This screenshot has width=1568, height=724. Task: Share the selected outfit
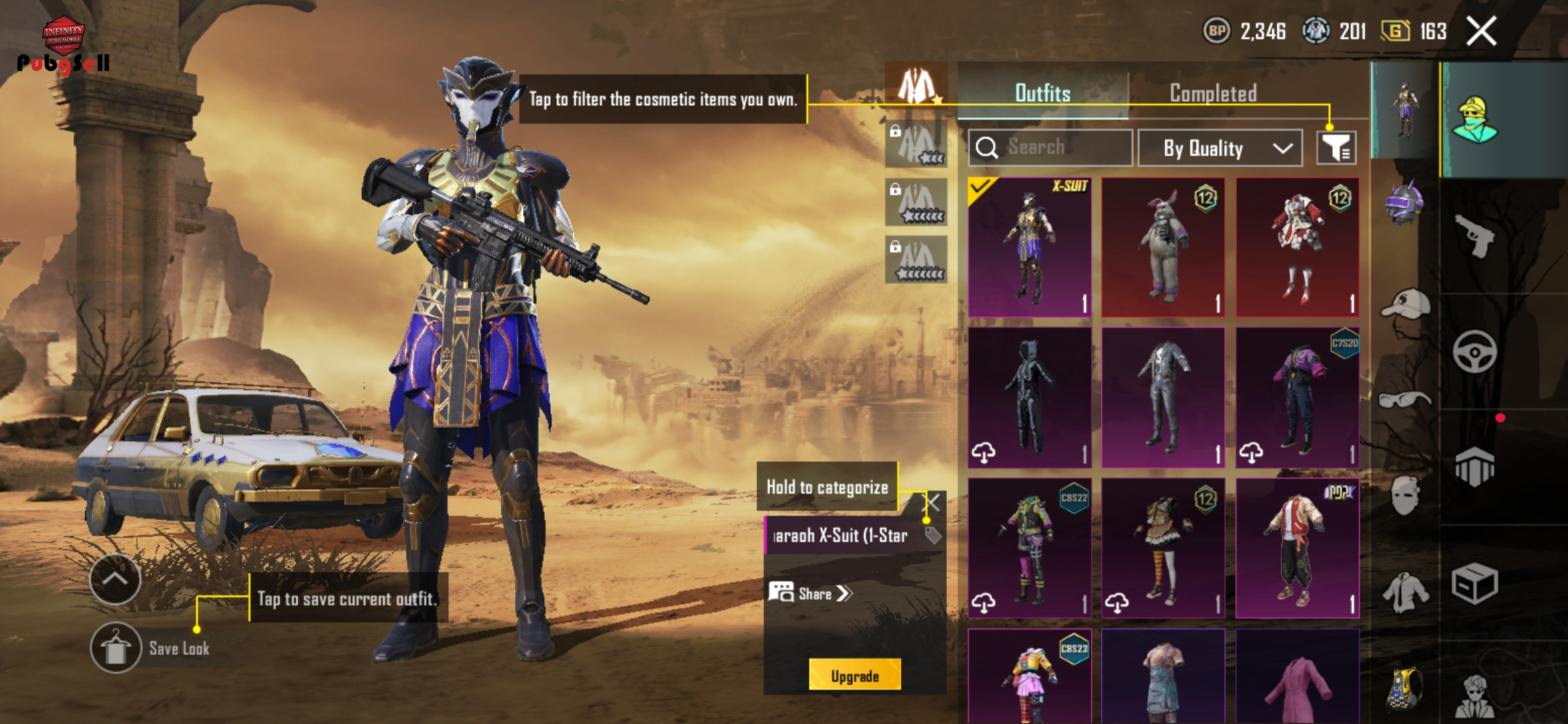810,593
